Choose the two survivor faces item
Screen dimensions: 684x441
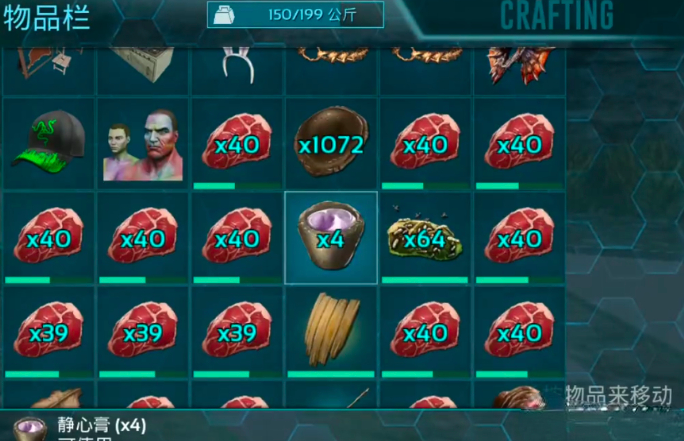point(142,142)
